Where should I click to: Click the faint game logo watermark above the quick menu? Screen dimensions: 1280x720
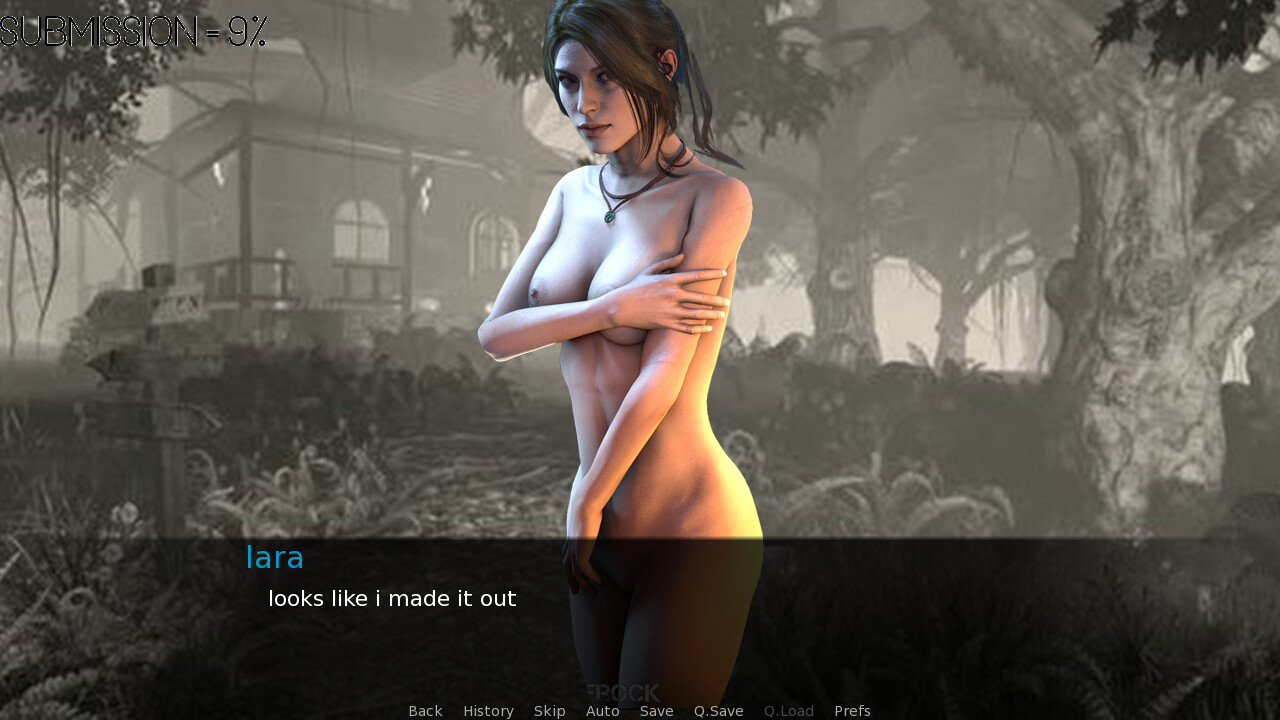point(621,690)
